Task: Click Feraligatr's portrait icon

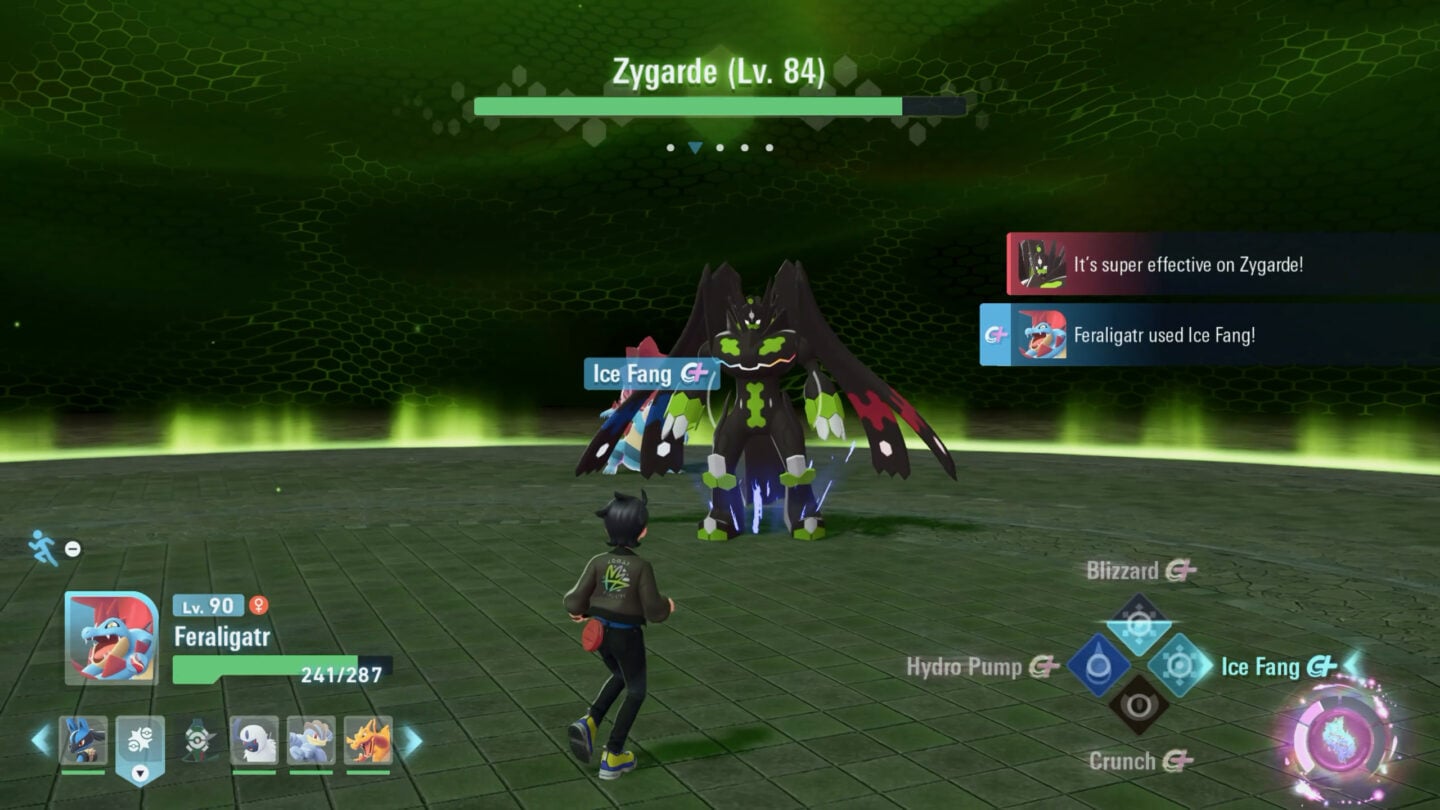Action: pos(111,637)
